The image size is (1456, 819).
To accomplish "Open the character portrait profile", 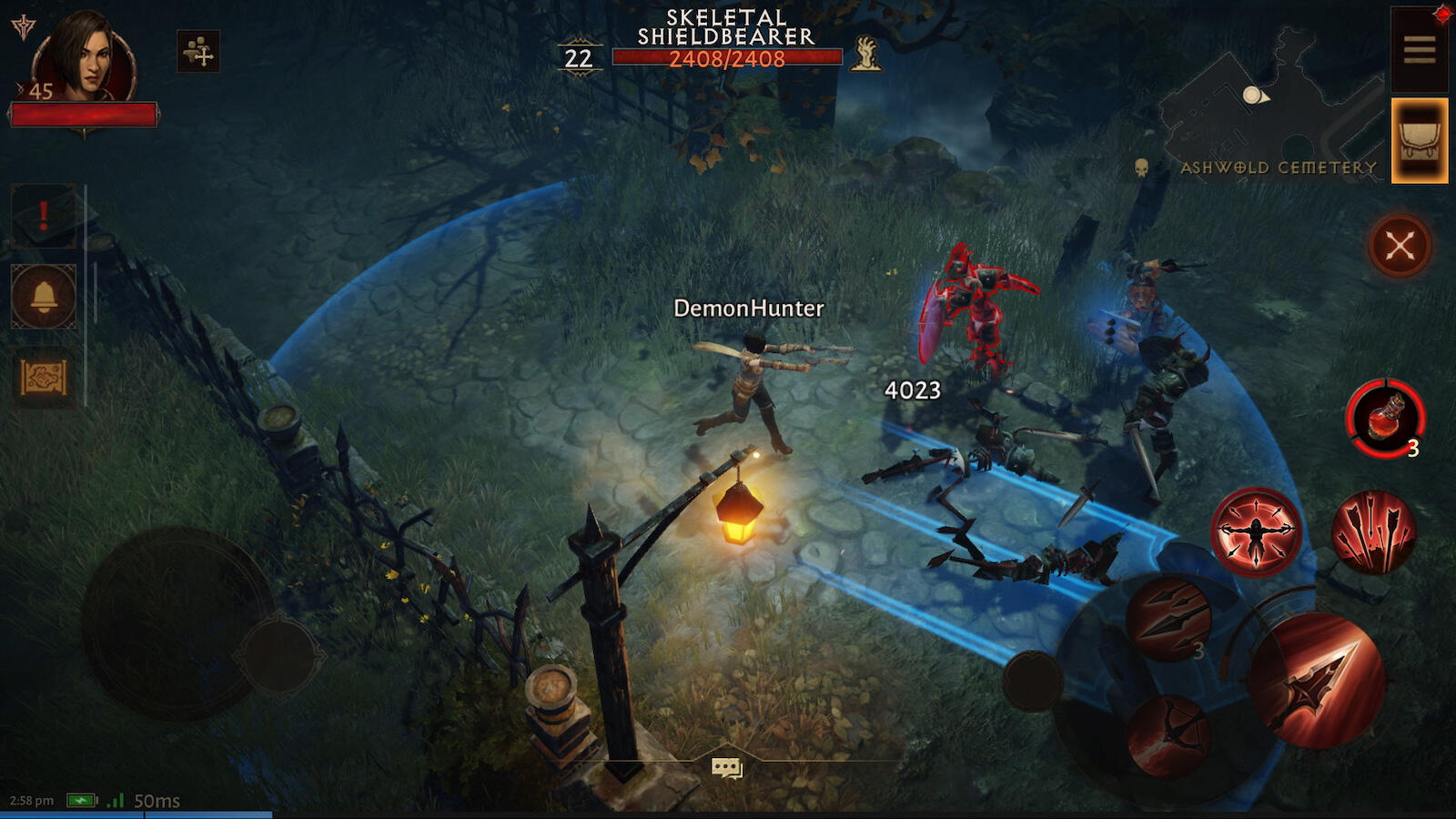I will point(84,56).
